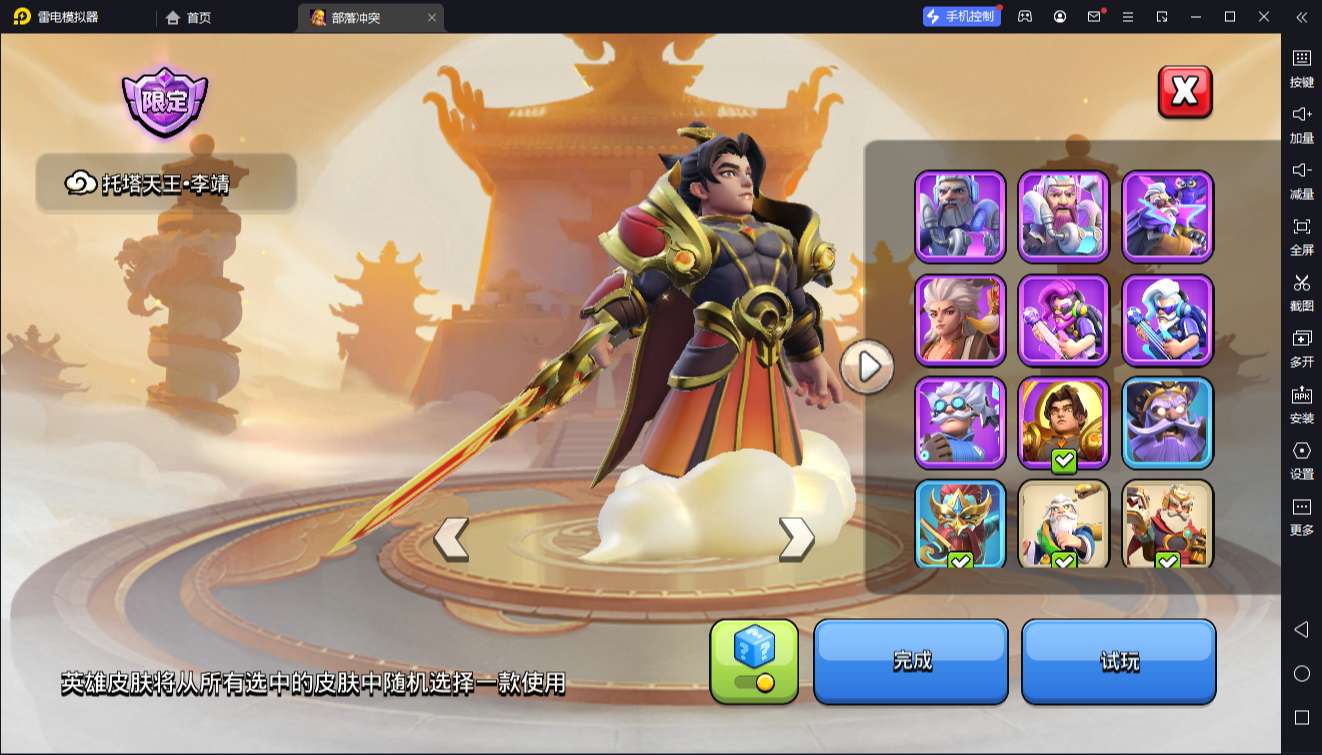Confirm with the 完成 button
Image resolution: width=1322 pixels, height=755 pixels.
(x=911, y=661)
